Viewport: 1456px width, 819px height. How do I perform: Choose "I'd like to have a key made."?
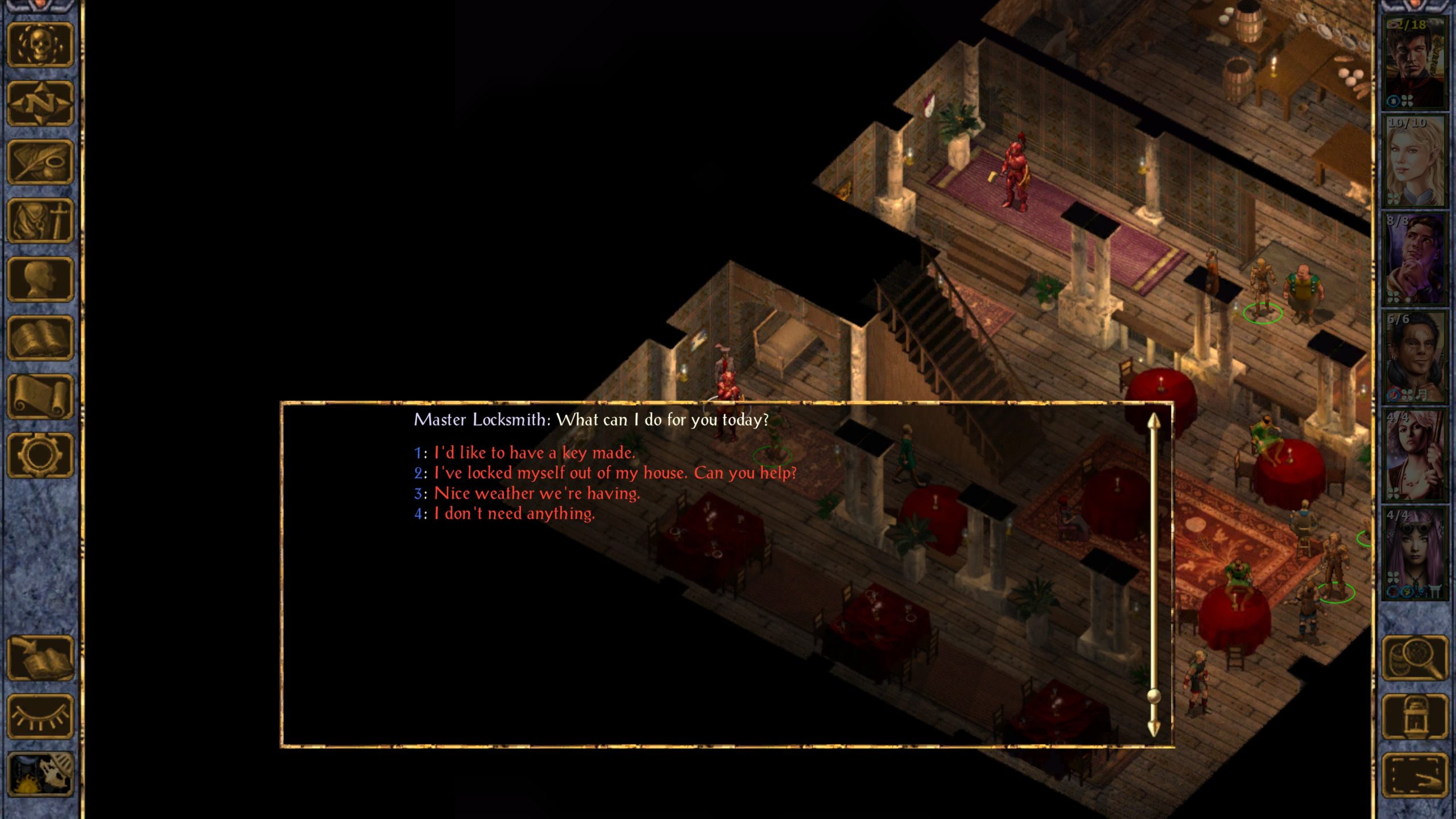[533, 453]
